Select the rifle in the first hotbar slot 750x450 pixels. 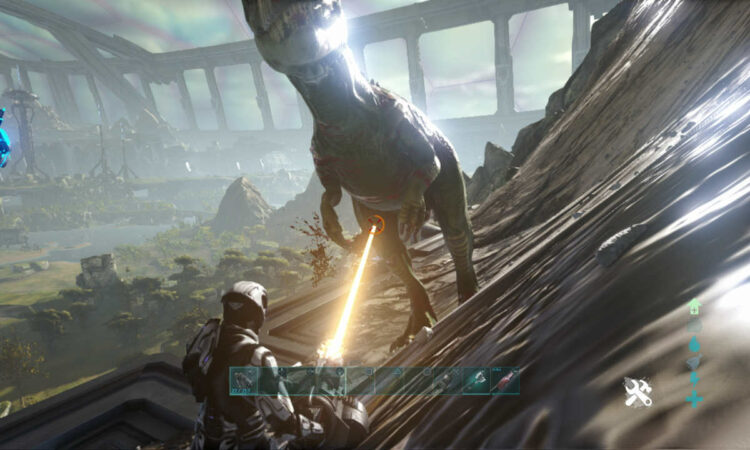[245, 381]
